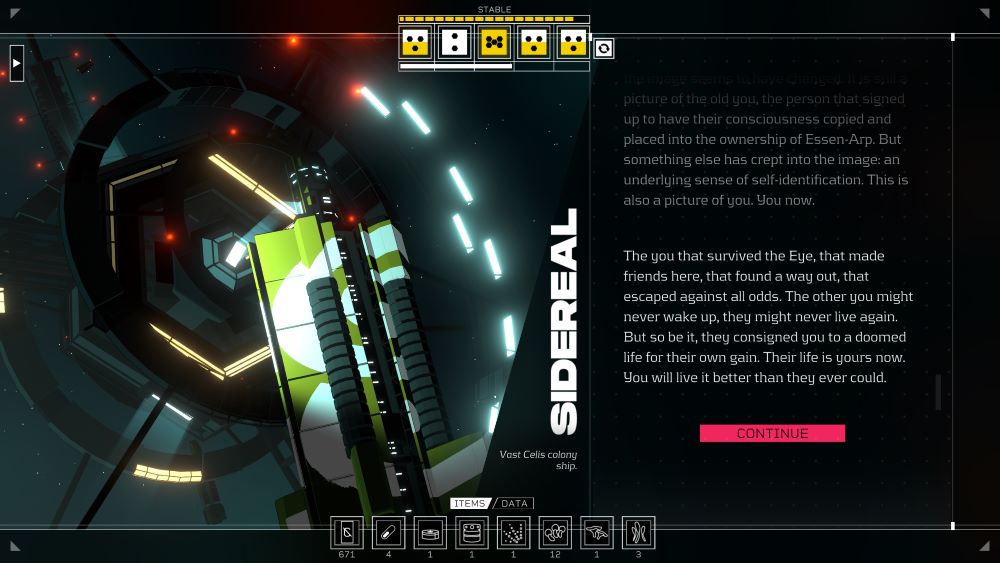Image resolution: width=1000 pixels, height=563 pixels.
Task: Select the pill capsule item slot
Action: pyautogui.click(x=389, y=532)
